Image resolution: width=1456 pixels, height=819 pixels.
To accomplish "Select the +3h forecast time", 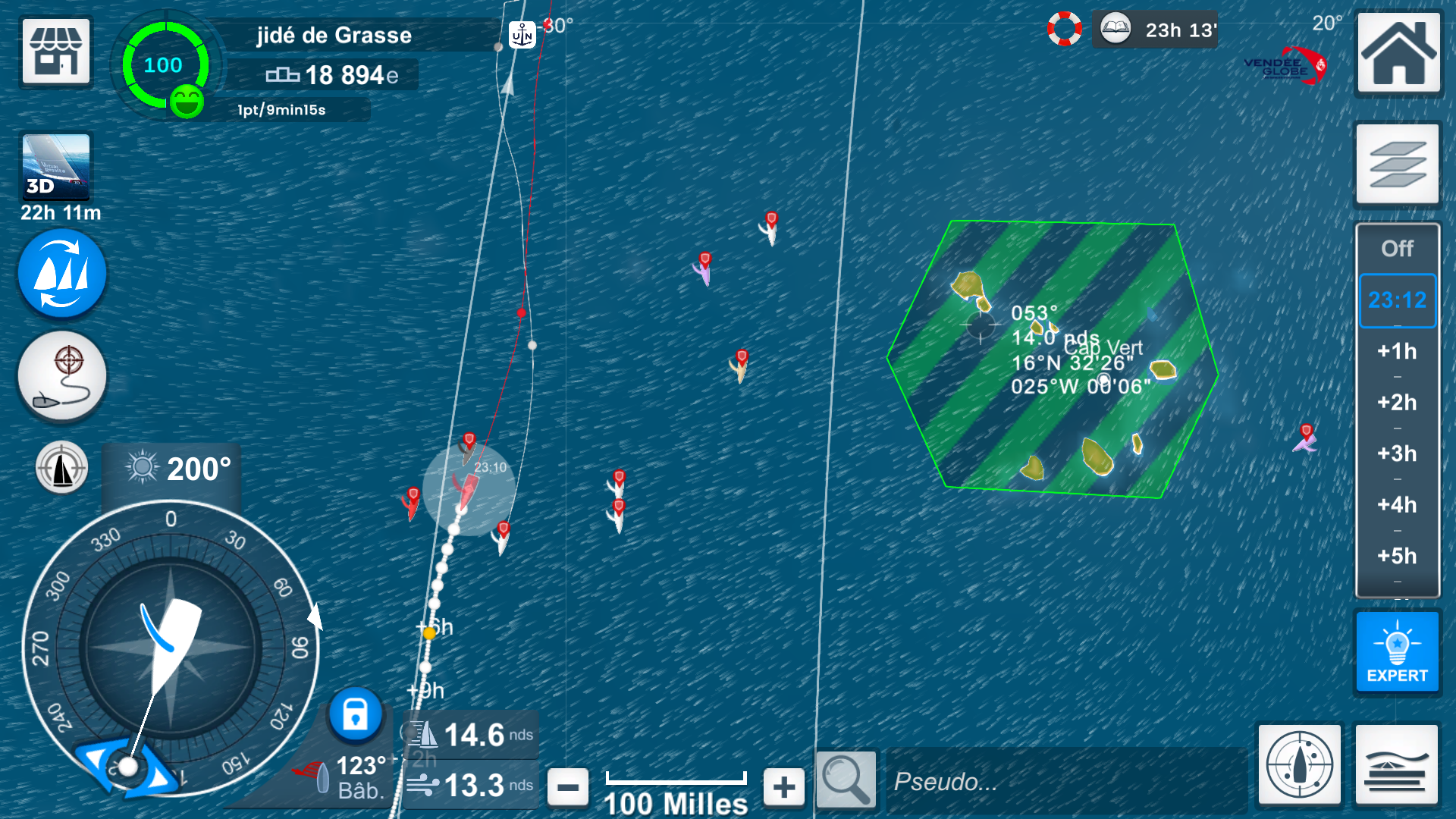I will 1397,453.
